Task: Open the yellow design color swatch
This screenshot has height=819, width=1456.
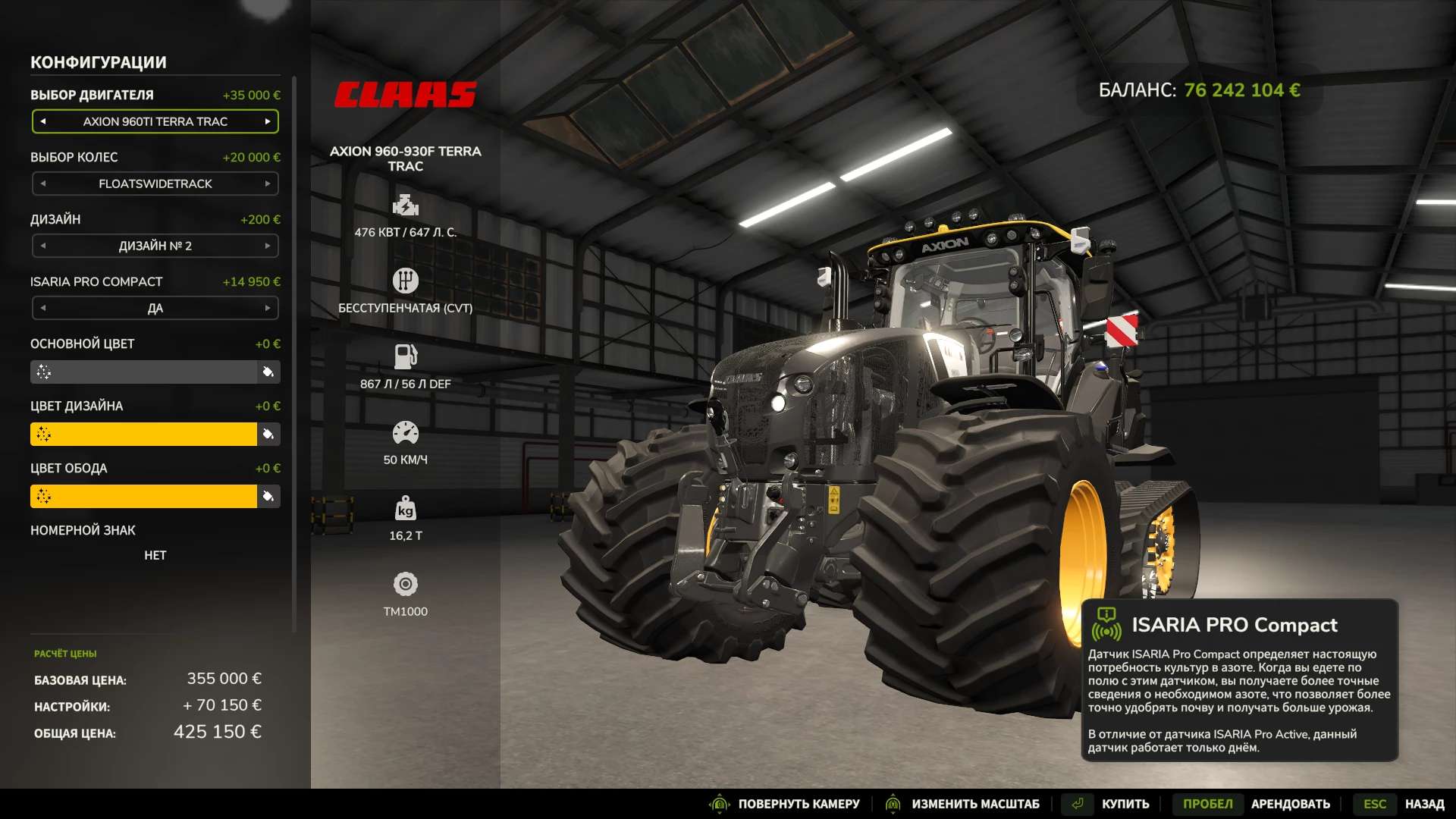Action: coord(143,434)
